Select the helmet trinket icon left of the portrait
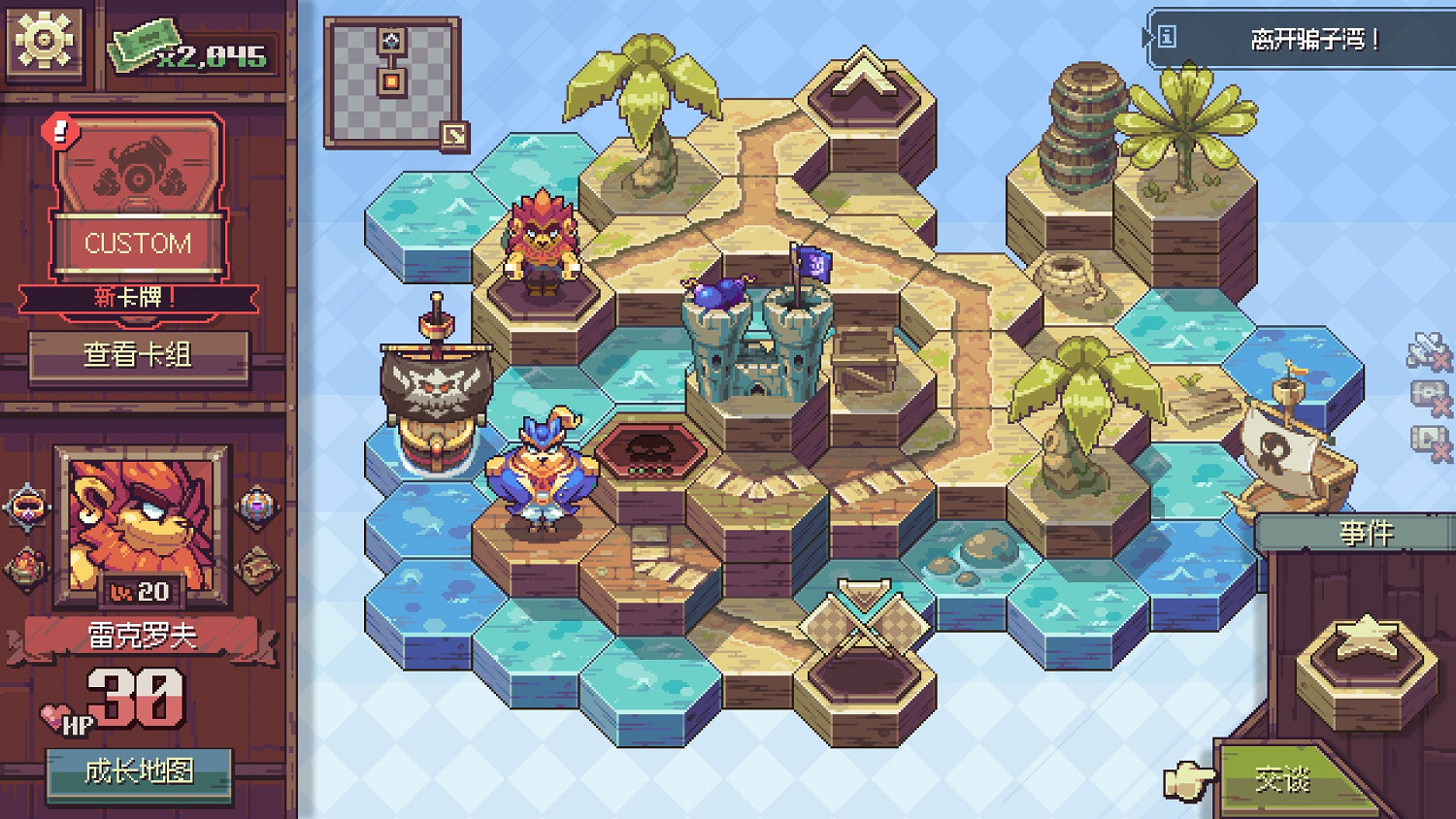1456x819 pixels. coord(26,507)
